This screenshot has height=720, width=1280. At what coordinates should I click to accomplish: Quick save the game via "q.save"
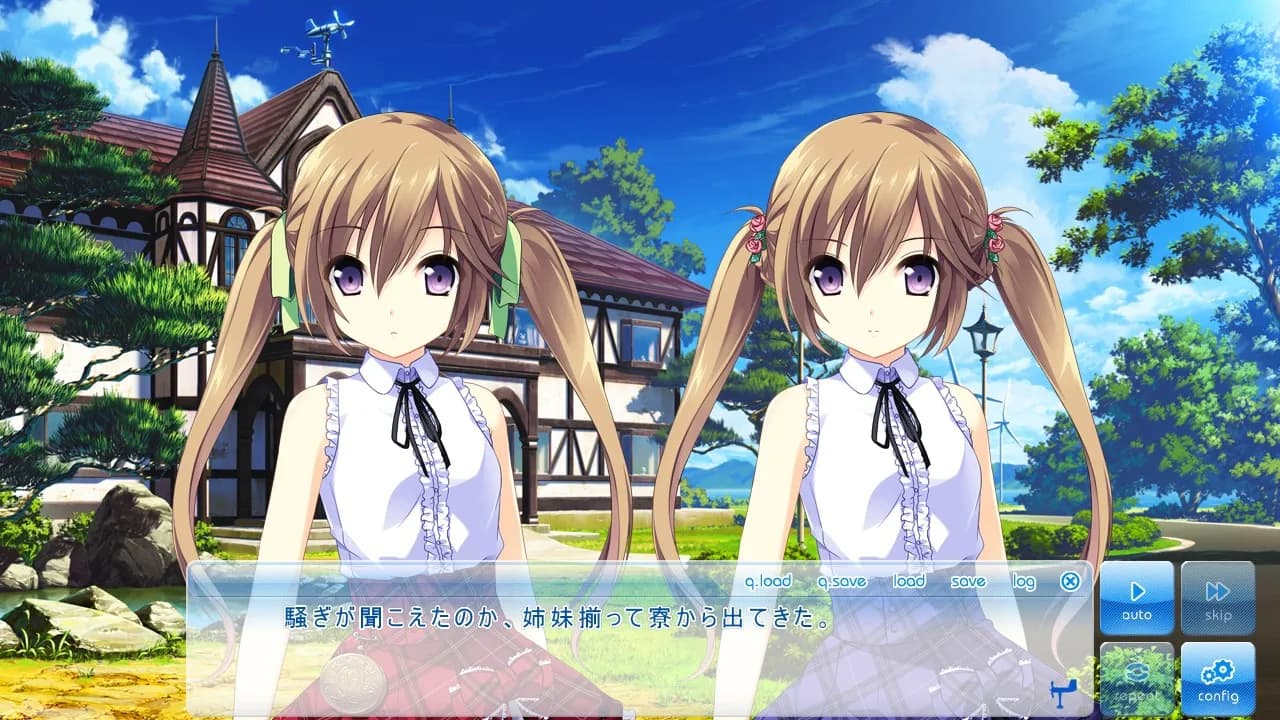(x=841, y=581)
